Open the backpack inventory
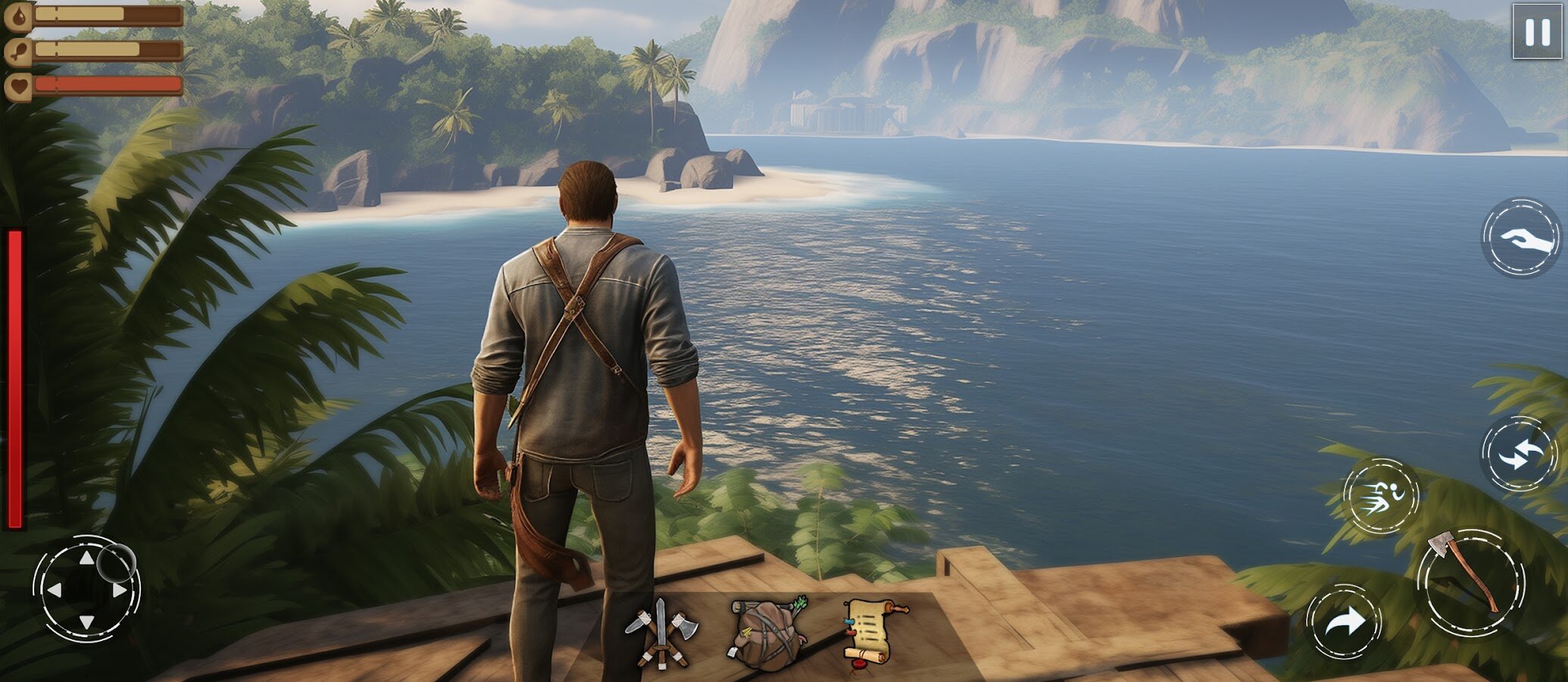This screenshot has width=1568, height=682. coord(766,634)
